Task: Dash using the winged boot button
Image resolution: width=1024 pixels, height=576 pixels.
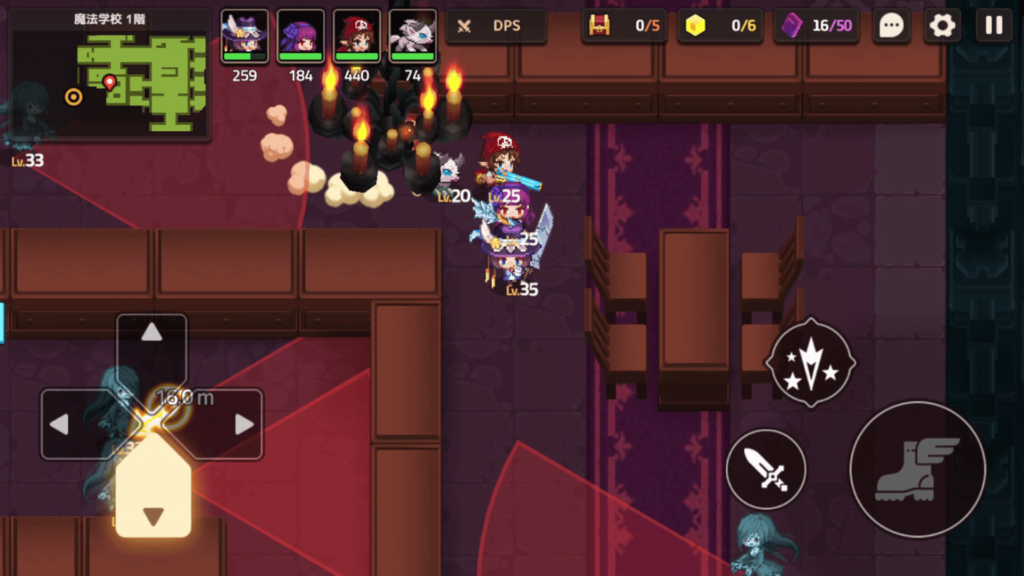Action: click(917, 469)
